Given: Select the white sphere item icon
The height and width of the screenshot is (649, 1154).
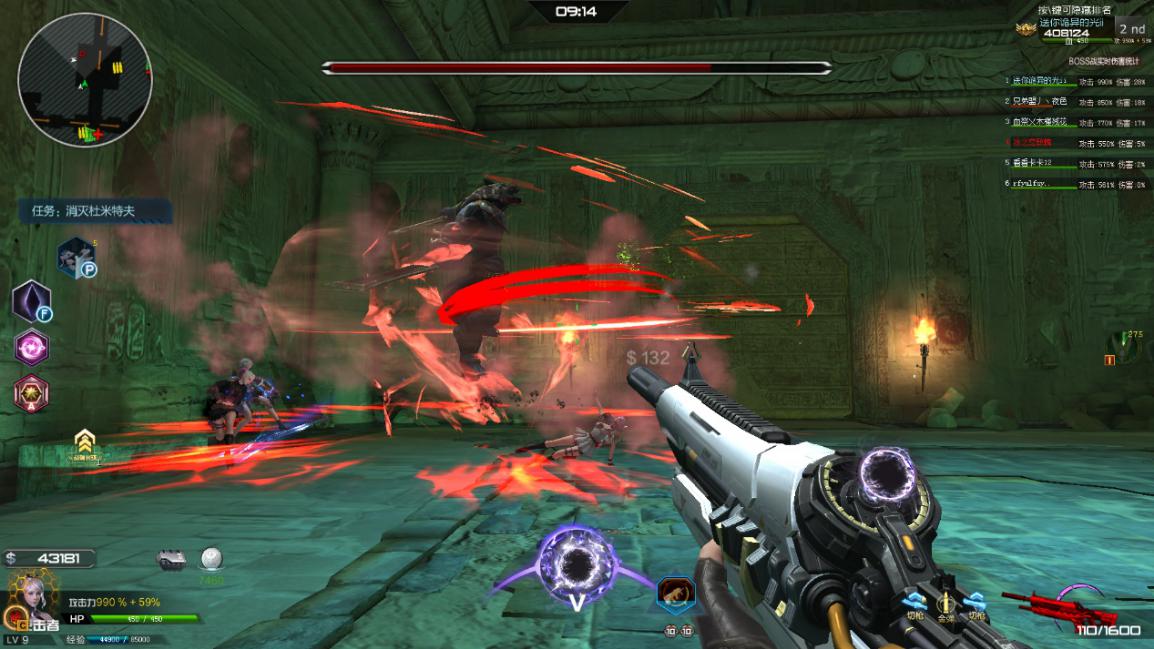Looking at the screenshot, I should (211, 558).
